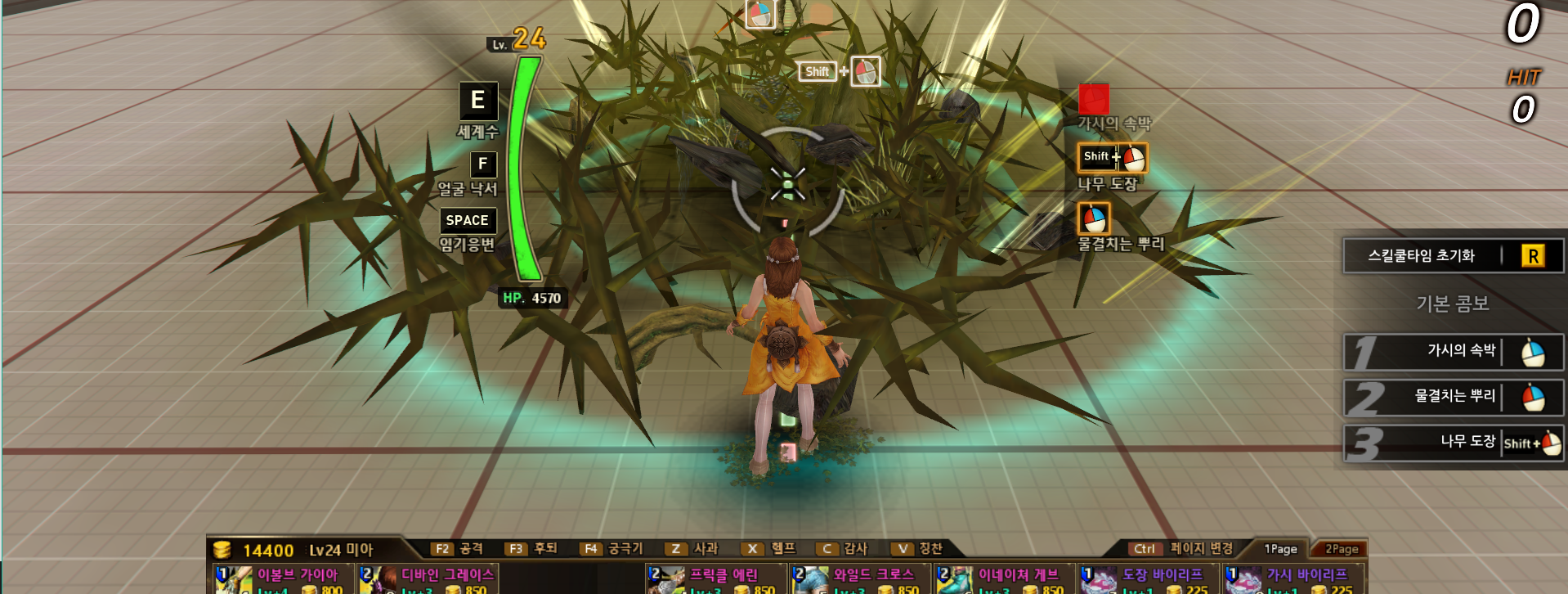Select the 이네이쳐 게브 item entry

click(x=1004, y=579)
